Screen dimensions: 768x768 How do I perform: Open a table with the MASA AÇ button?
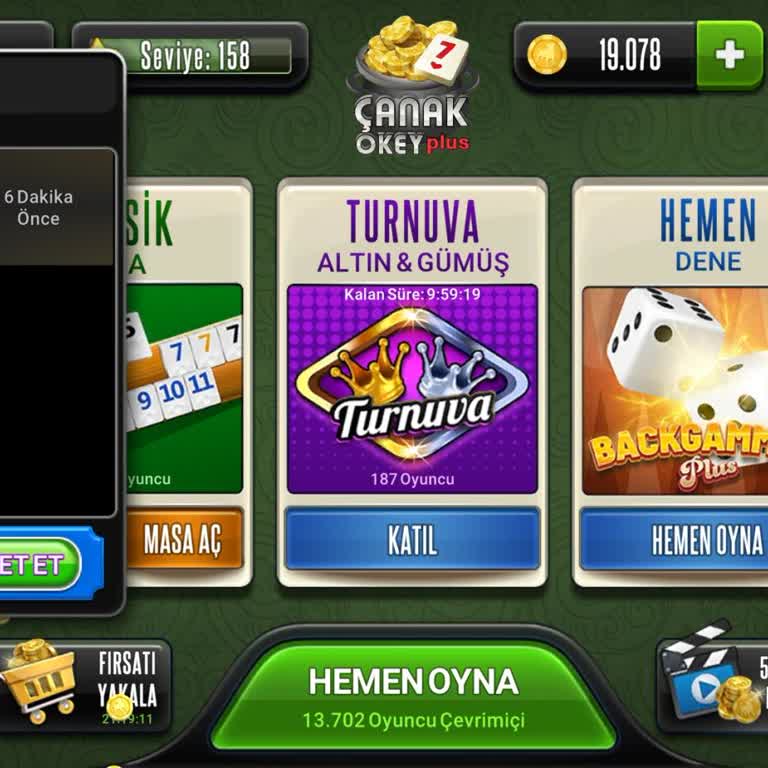pyautogui.click(x=183, y=540)
